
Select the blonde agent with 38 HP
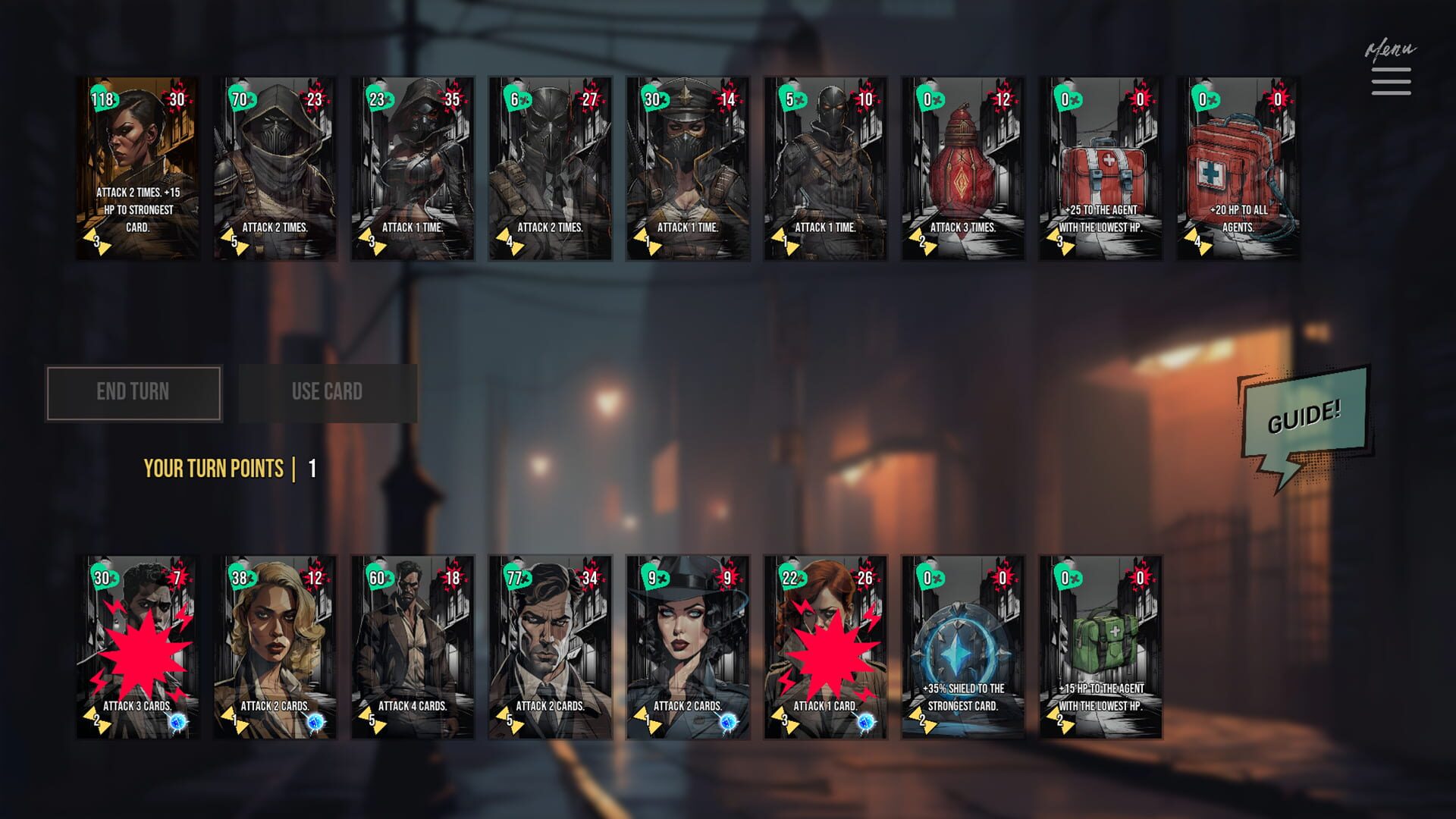(275, 647)
